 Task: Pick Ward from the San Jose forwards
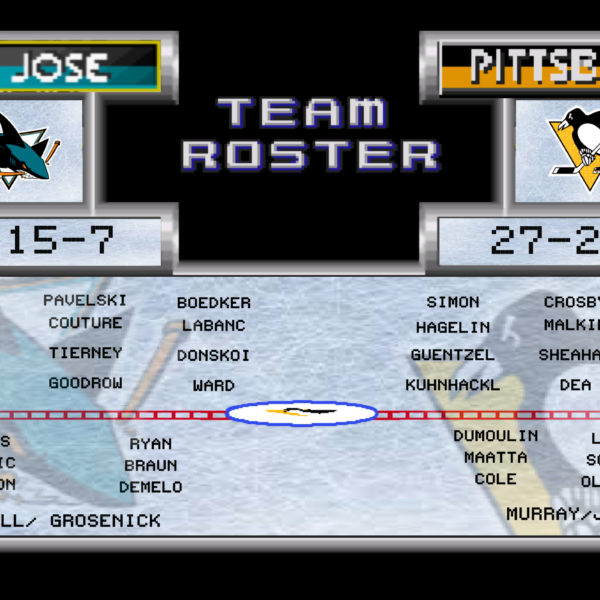point(213,385)
